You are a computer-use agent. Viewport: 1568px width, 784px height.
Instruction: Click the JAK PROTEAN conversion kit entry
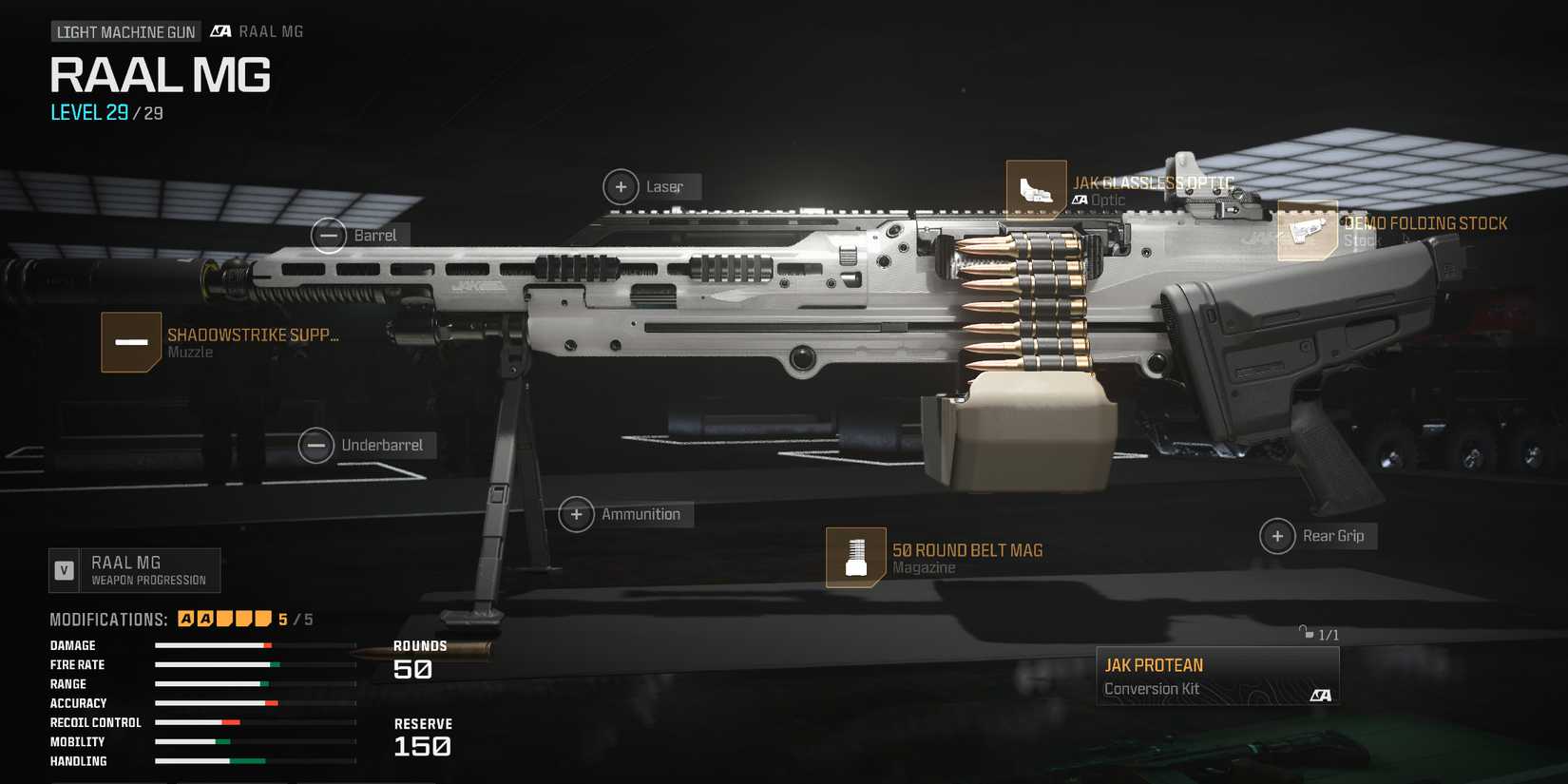point(1216,675)
